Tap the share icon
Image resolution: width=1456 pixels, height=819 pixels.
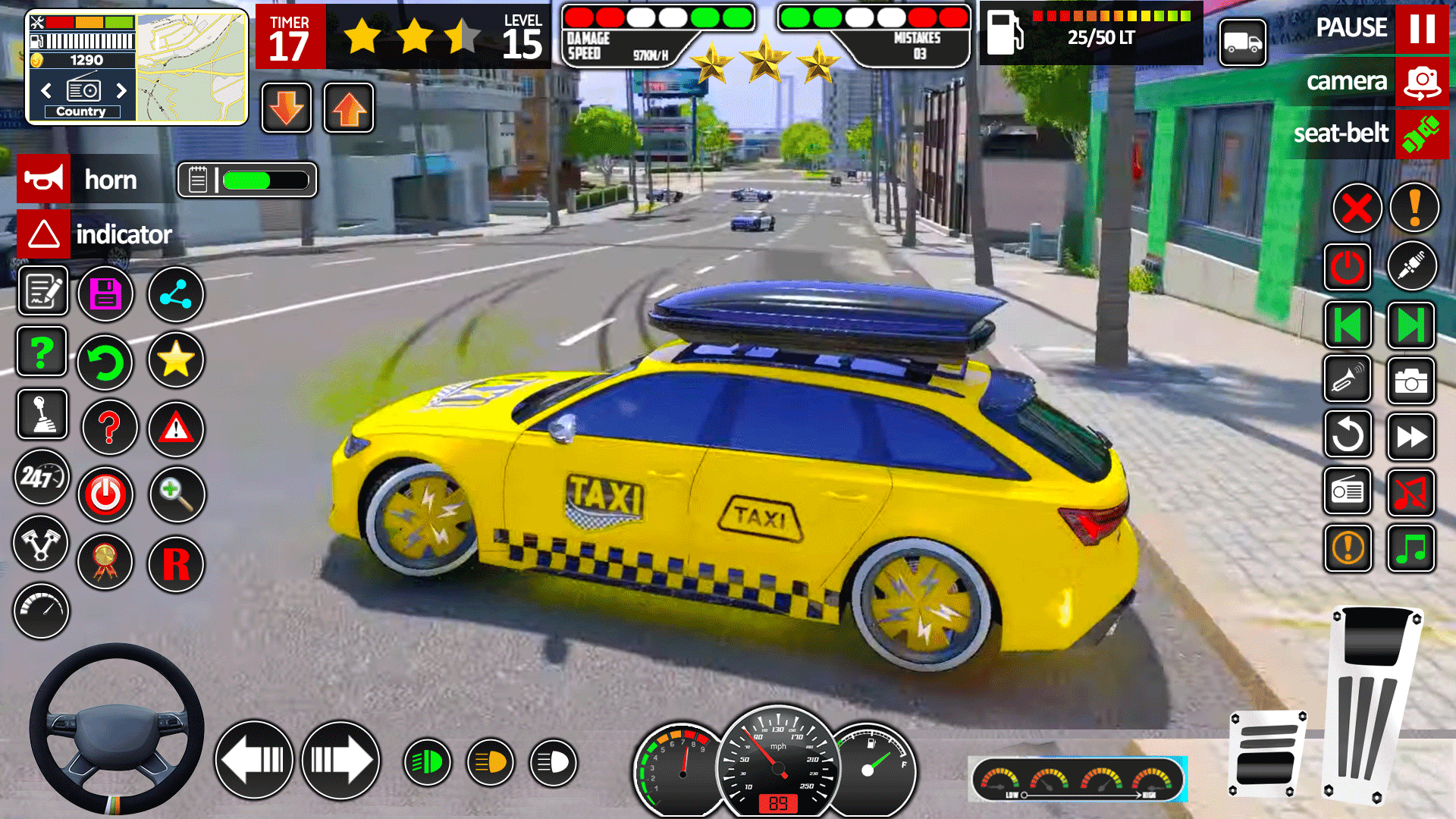[175, 294]
